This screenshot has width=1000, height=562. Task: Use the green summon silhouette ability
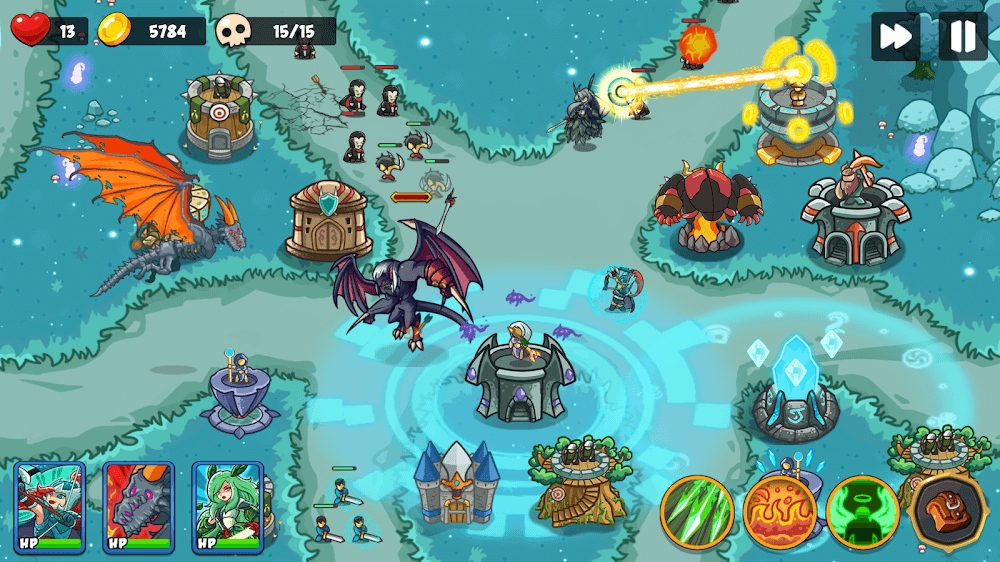point(862,512)
